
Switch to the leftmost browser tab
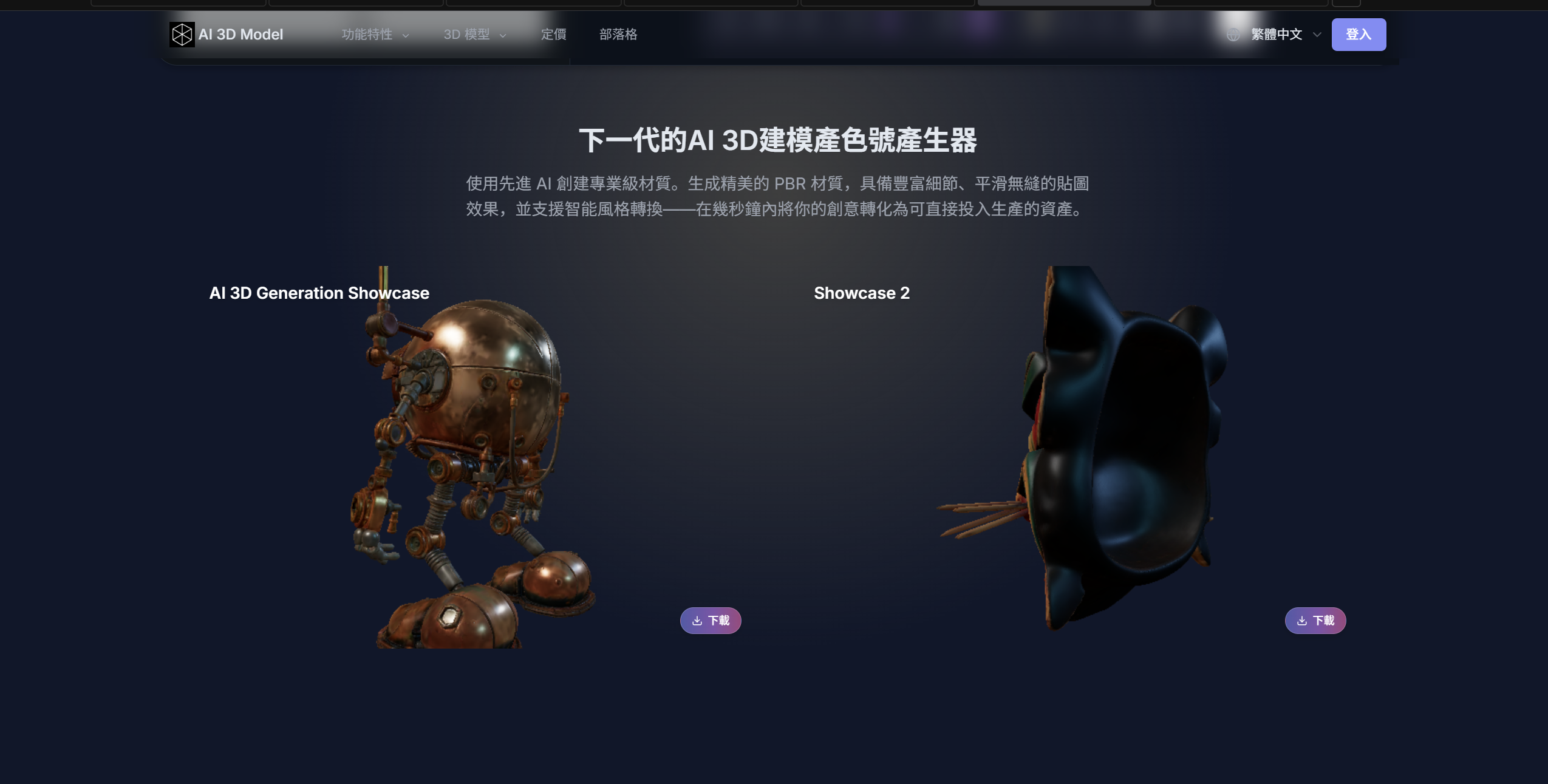[179, 2]
